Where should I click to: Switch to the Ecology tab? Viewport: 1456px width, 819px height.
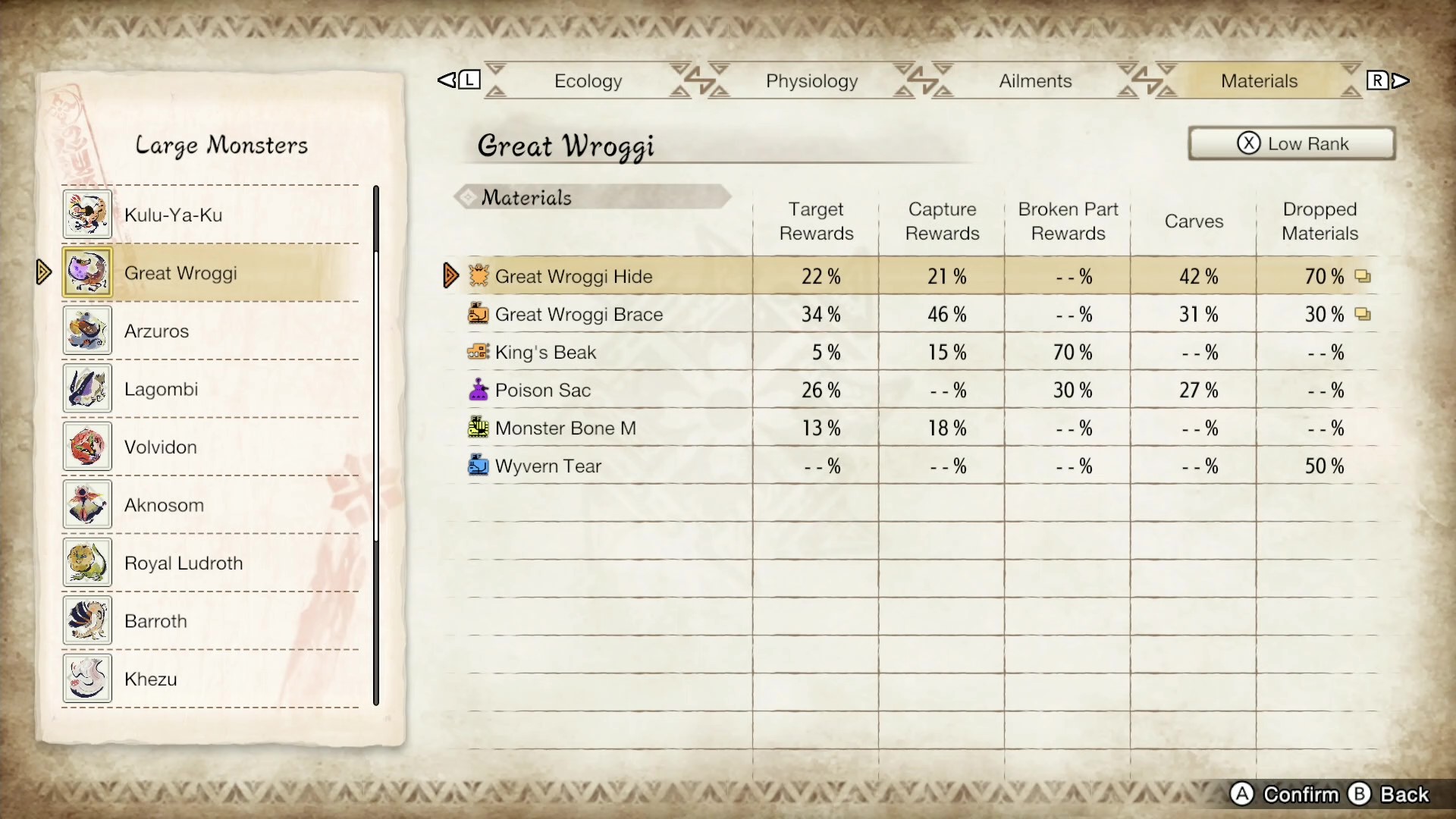point(588,81)
